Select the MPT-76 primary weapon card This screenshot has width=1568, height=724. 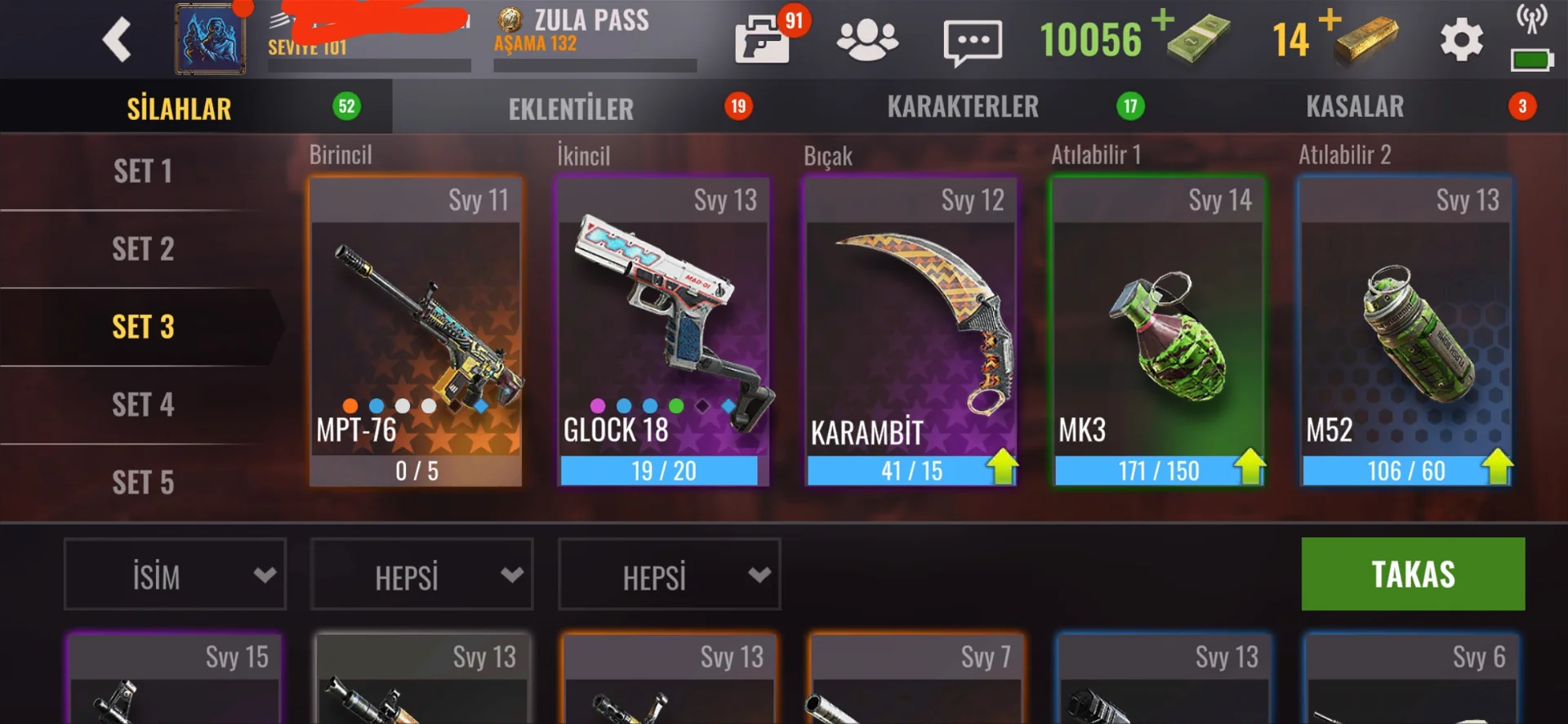point(416,332)
